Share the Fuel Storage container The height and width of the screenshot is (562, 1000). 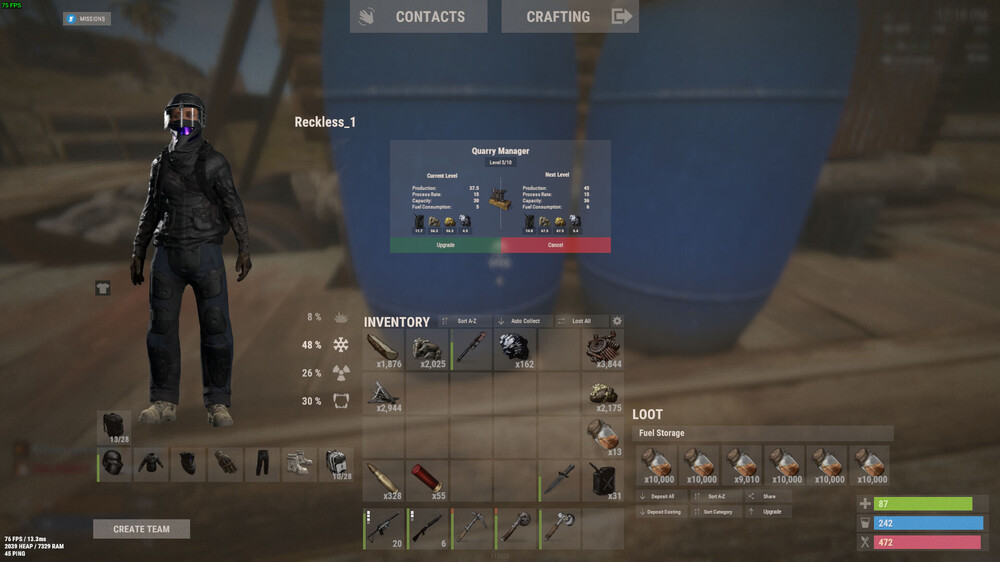click(x=768, y=496)
